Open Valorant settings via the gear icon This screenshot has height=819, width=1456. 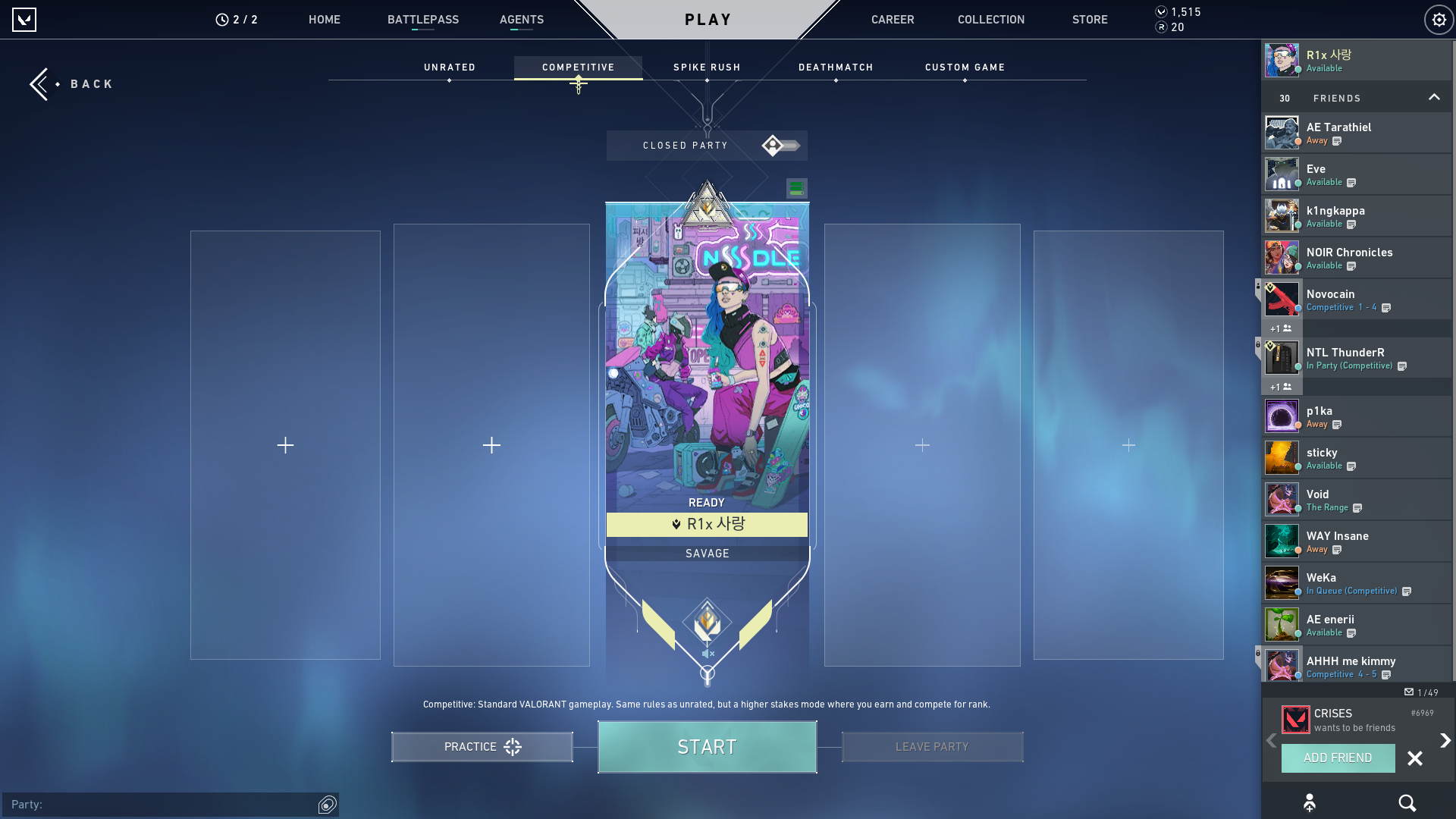click(1439, 20)
